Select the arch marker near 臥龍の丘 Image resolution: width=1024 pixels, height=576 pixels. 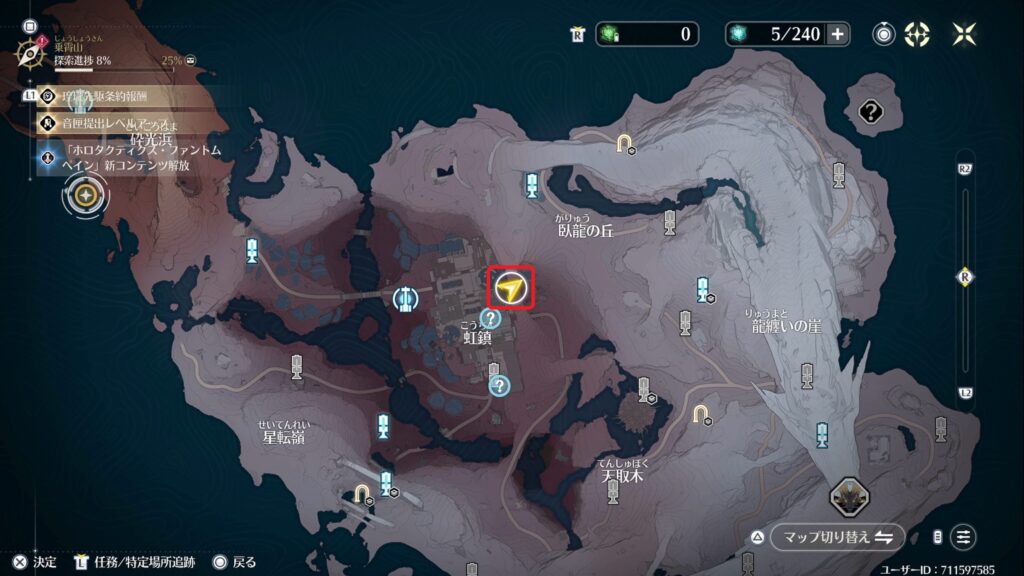click(x=626, y=144)
